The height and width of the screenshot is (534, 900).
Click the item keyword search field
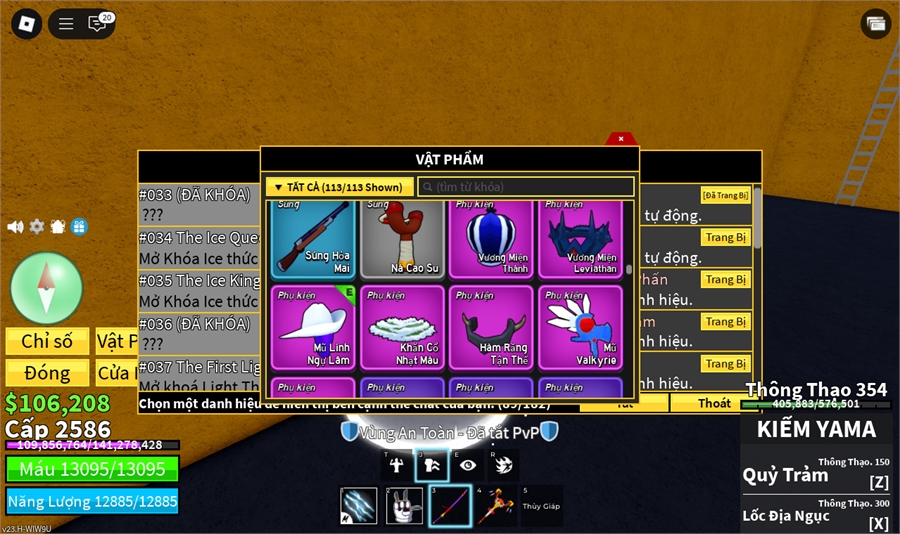526,187
